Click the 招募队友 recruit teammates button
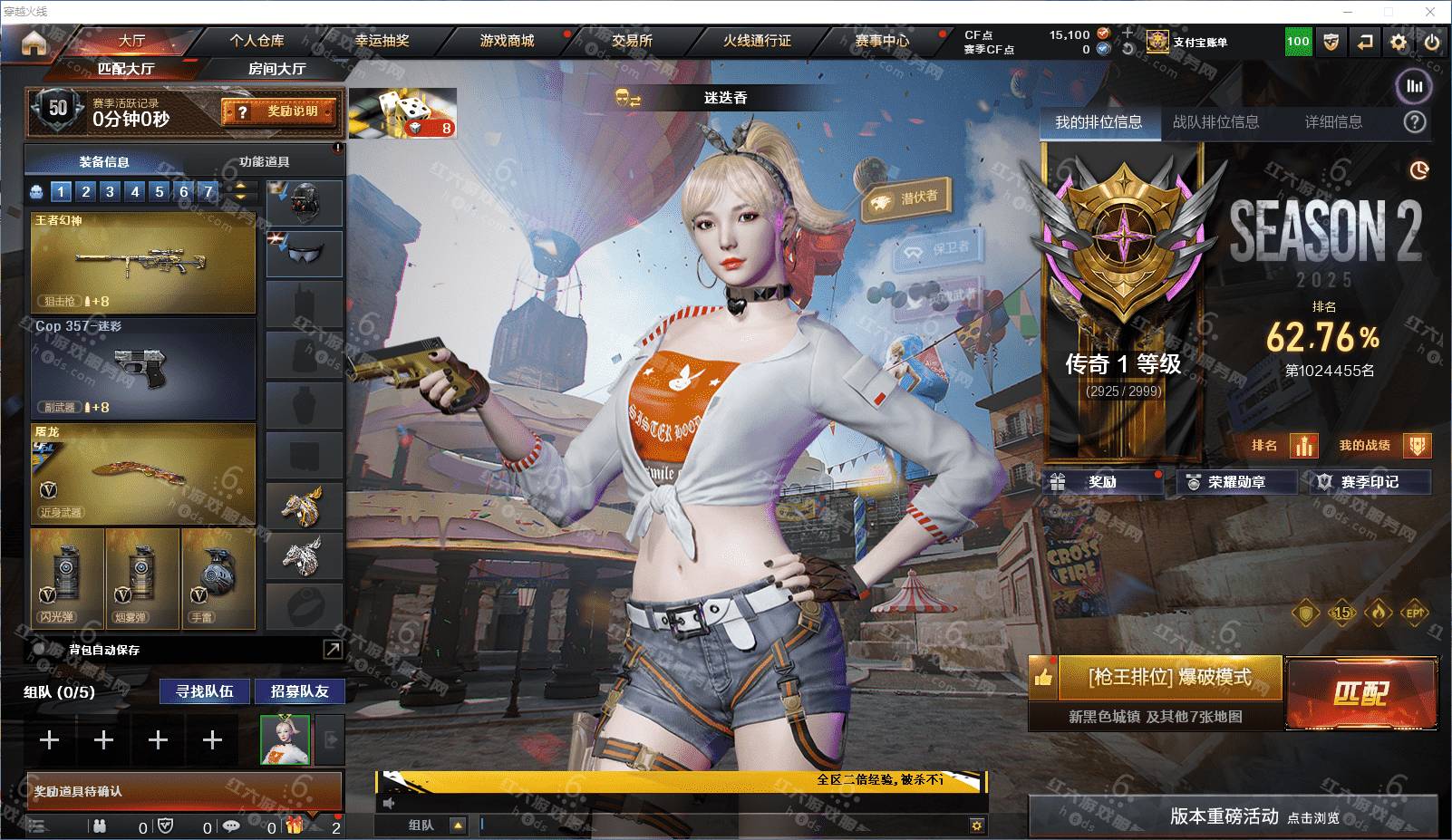The width and height of the screenshot is (1452, 840). (x=300, y=691)
